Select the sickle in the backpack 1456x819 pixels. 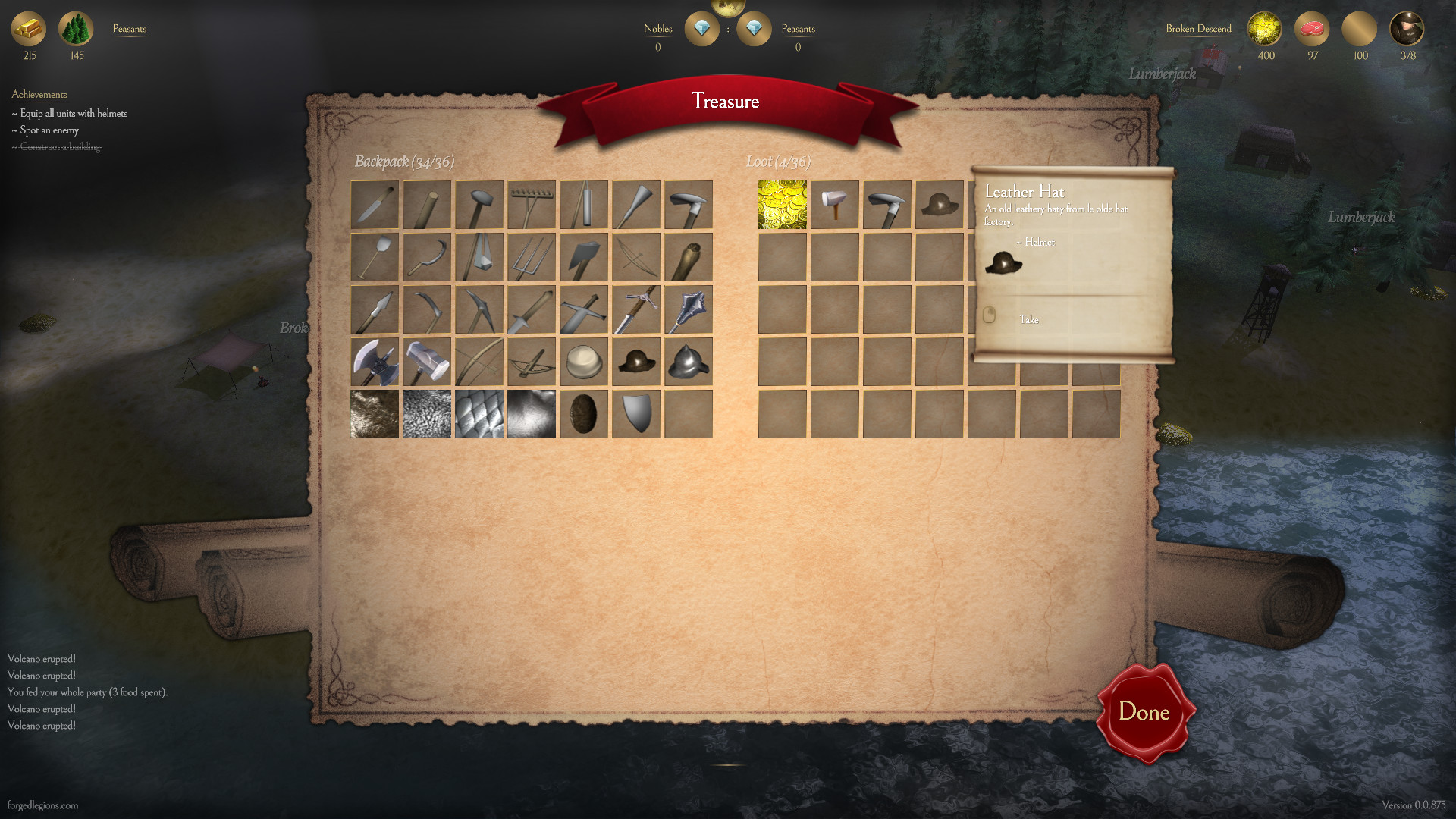click(x=426, y=256)
